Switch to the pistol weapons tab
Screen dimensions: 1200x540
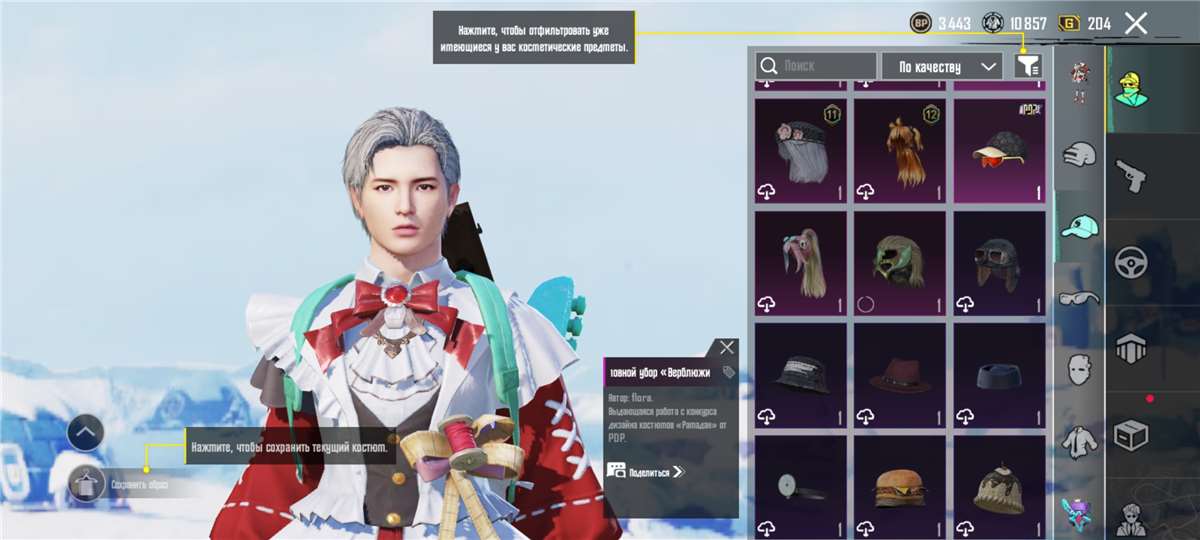click(x=1130, y=176)
